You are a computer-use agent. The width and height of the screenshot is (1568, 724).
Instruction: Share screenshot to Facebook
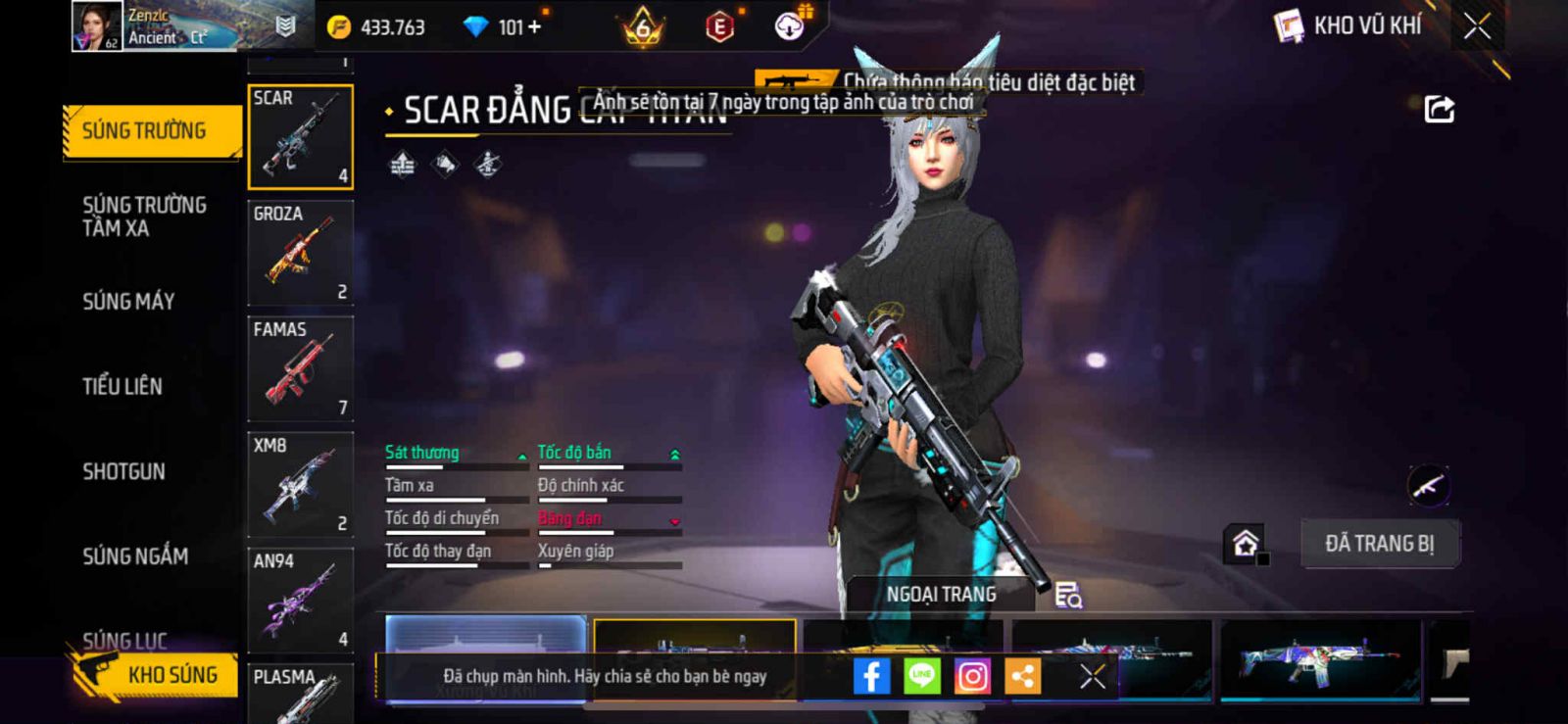[871, 676]
